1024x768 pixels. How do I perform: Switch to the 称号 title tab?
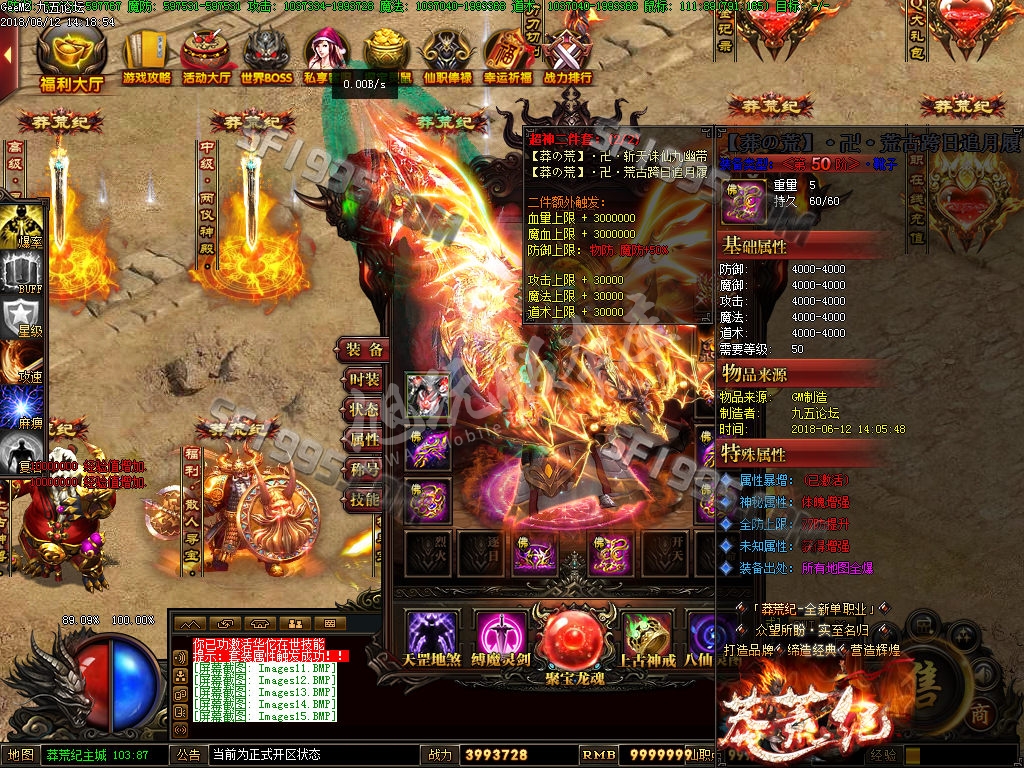pos(363,469)
